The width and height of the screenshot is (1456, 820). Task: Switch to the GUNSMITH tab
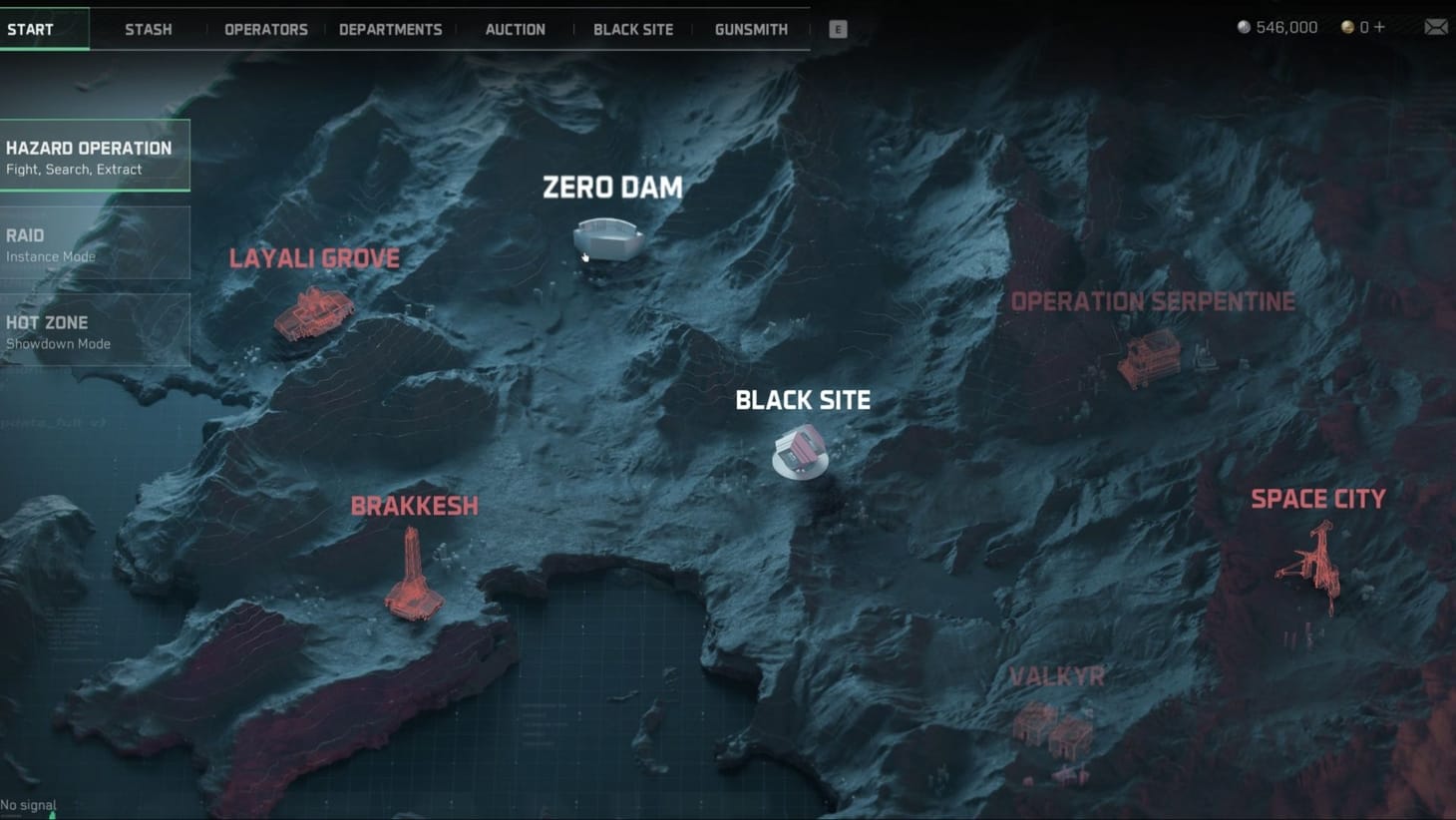pos(751,29)
